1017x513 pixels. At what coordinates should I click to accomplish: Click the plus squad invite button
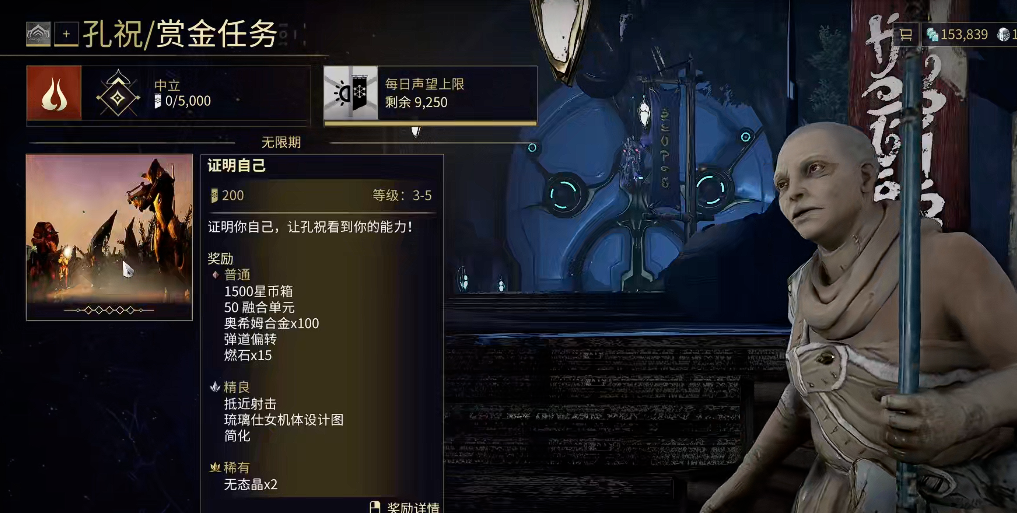tap(67, 34)
